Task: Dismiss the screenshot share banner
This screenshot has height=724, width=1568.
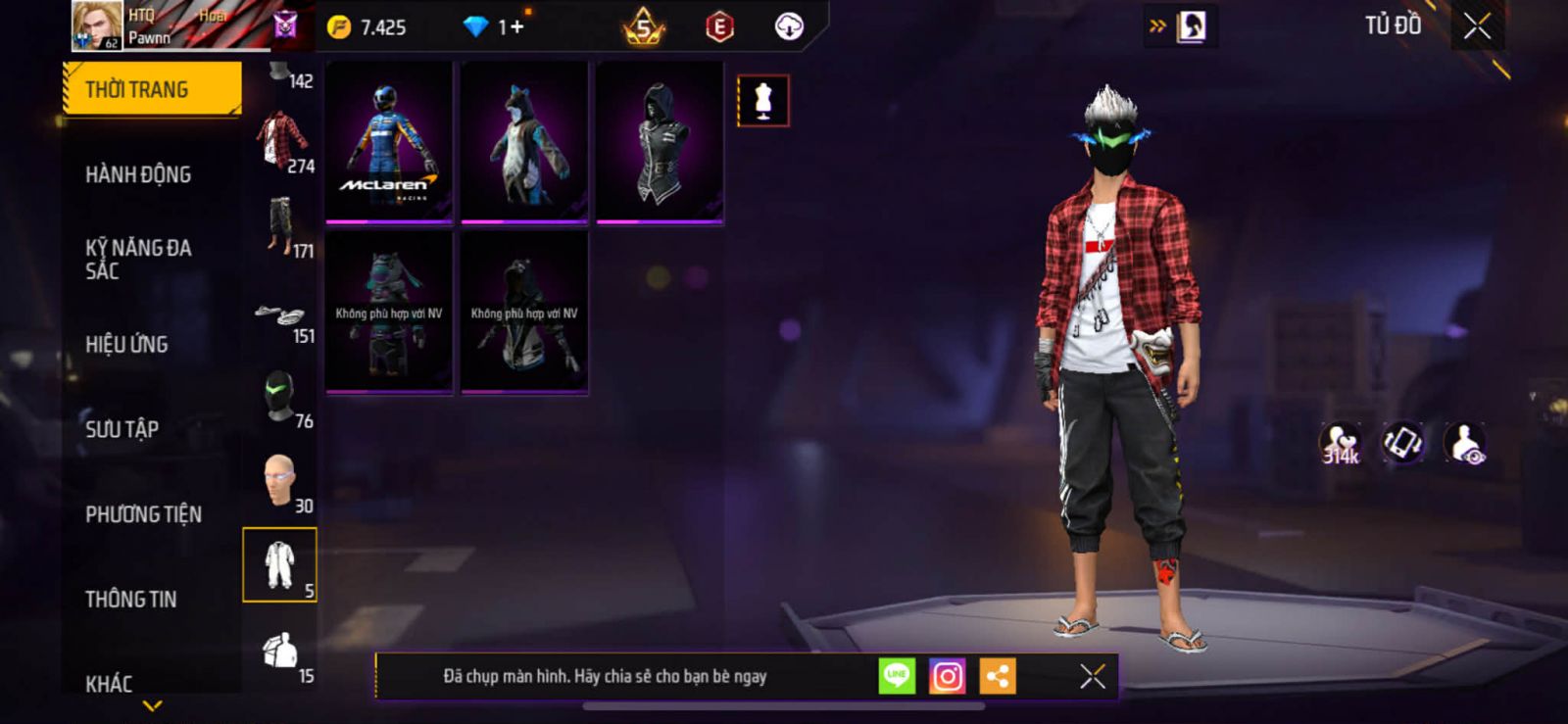Action: coord(1093,676)
